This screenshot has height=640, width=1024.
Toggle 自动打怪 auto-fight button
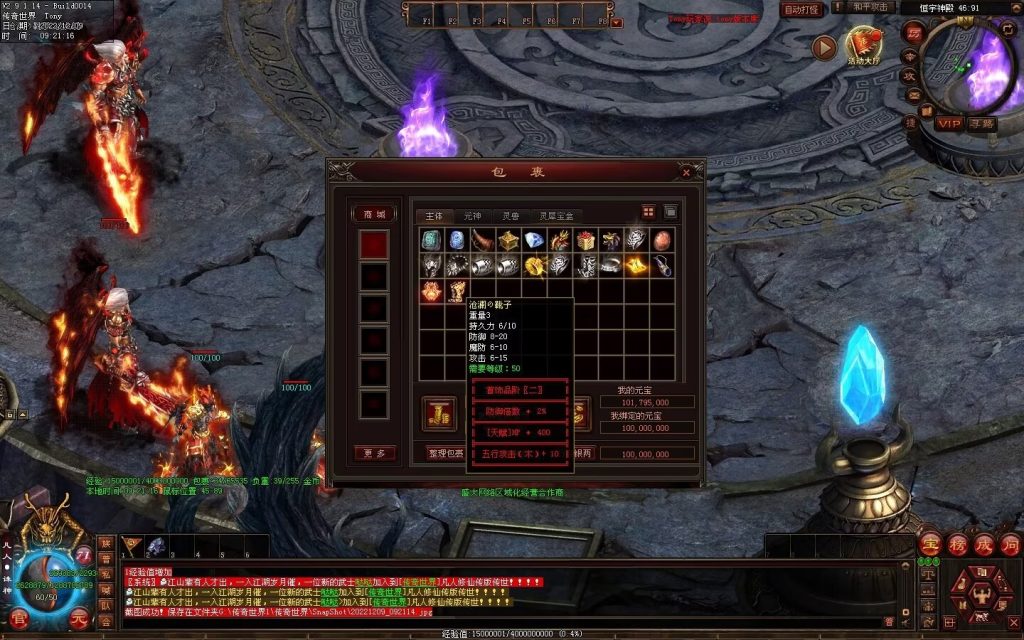(x=801, y=9)
